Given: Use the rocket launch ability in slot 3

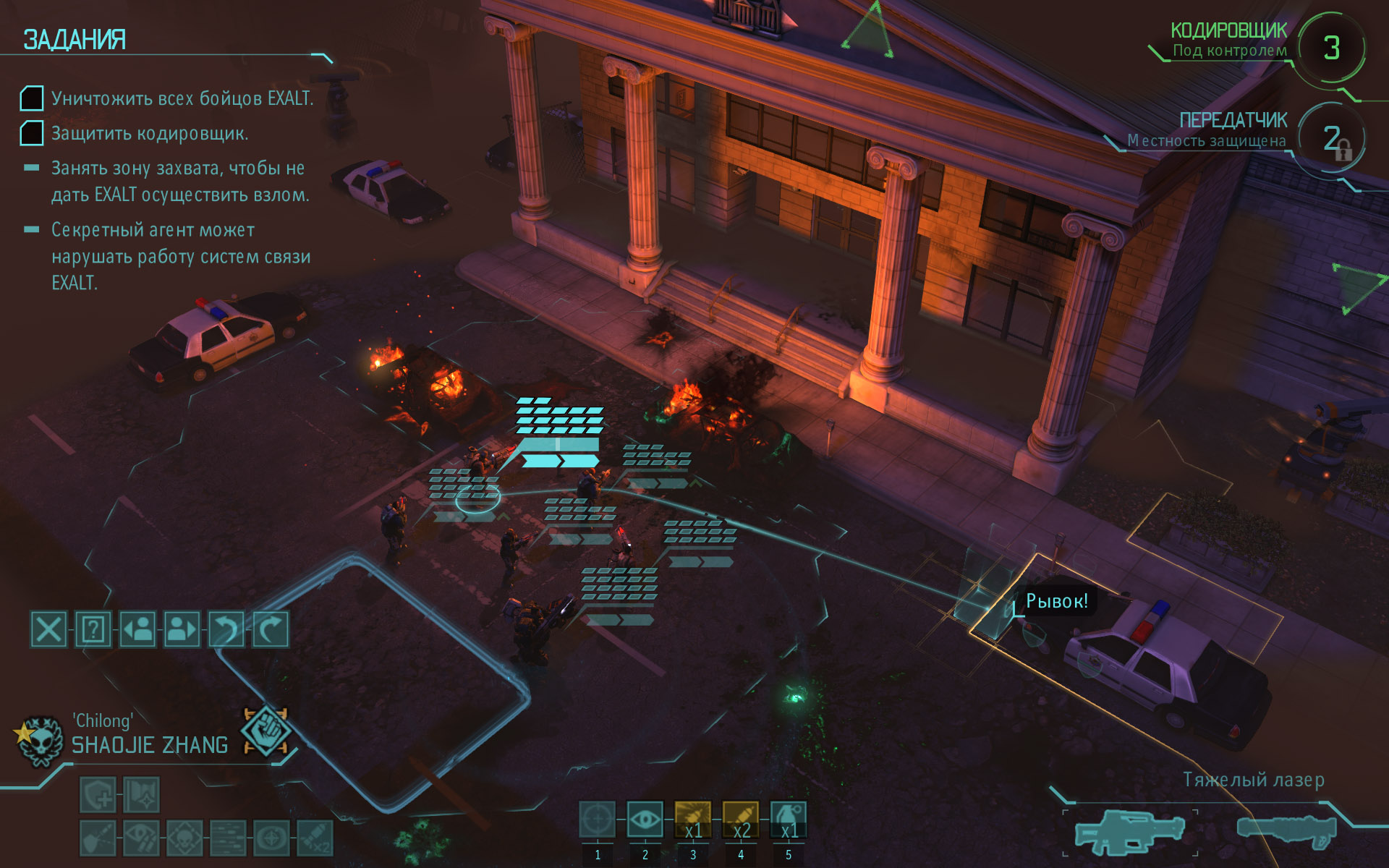Looking at the screenshot, I should coord(692,821).
